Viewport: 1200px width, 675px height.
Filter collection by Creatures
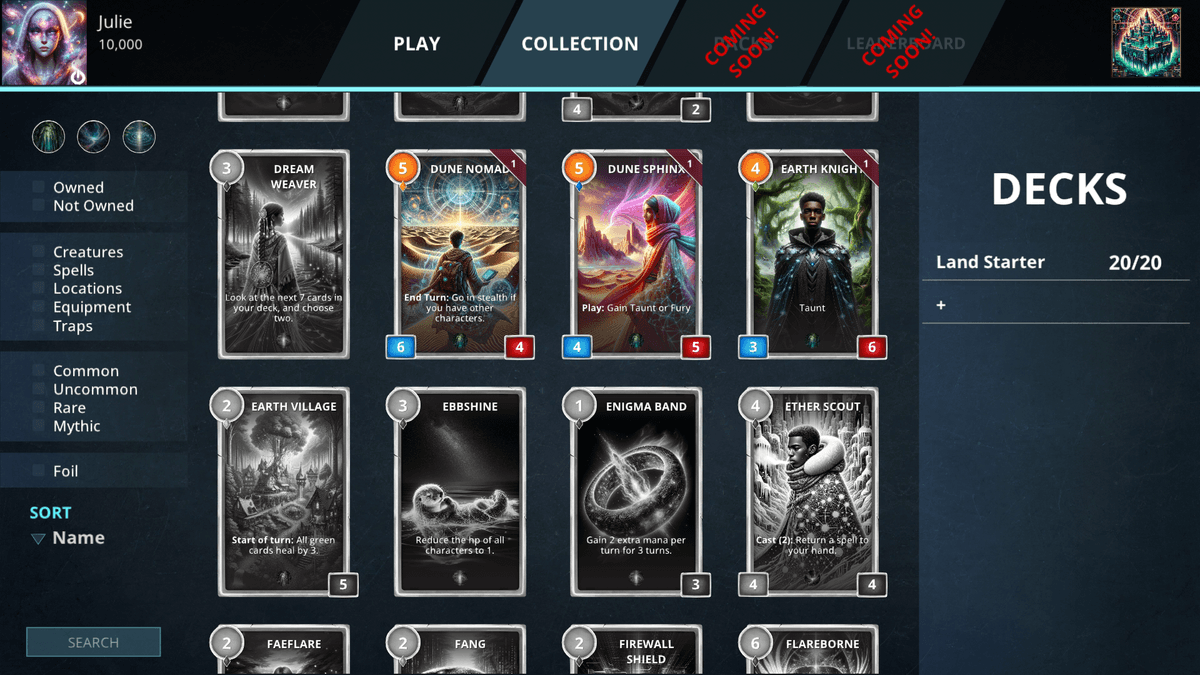[39, 252]
